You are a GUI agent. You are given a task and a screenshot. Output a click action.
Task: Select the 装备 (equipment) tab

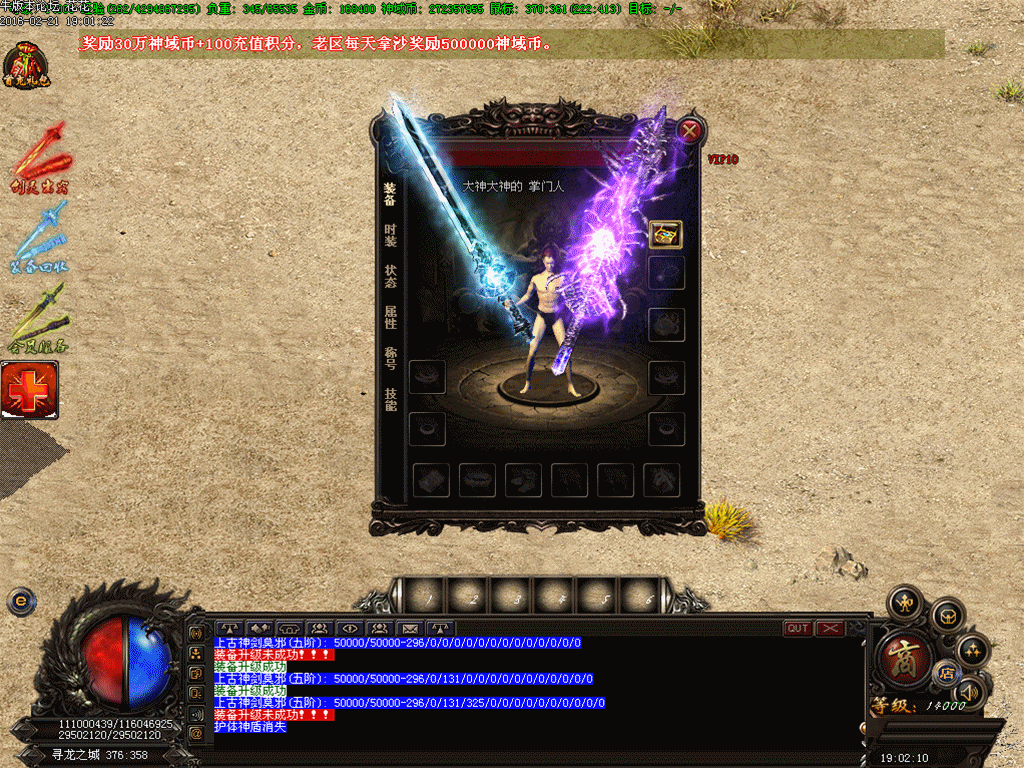tap(390, 193)
